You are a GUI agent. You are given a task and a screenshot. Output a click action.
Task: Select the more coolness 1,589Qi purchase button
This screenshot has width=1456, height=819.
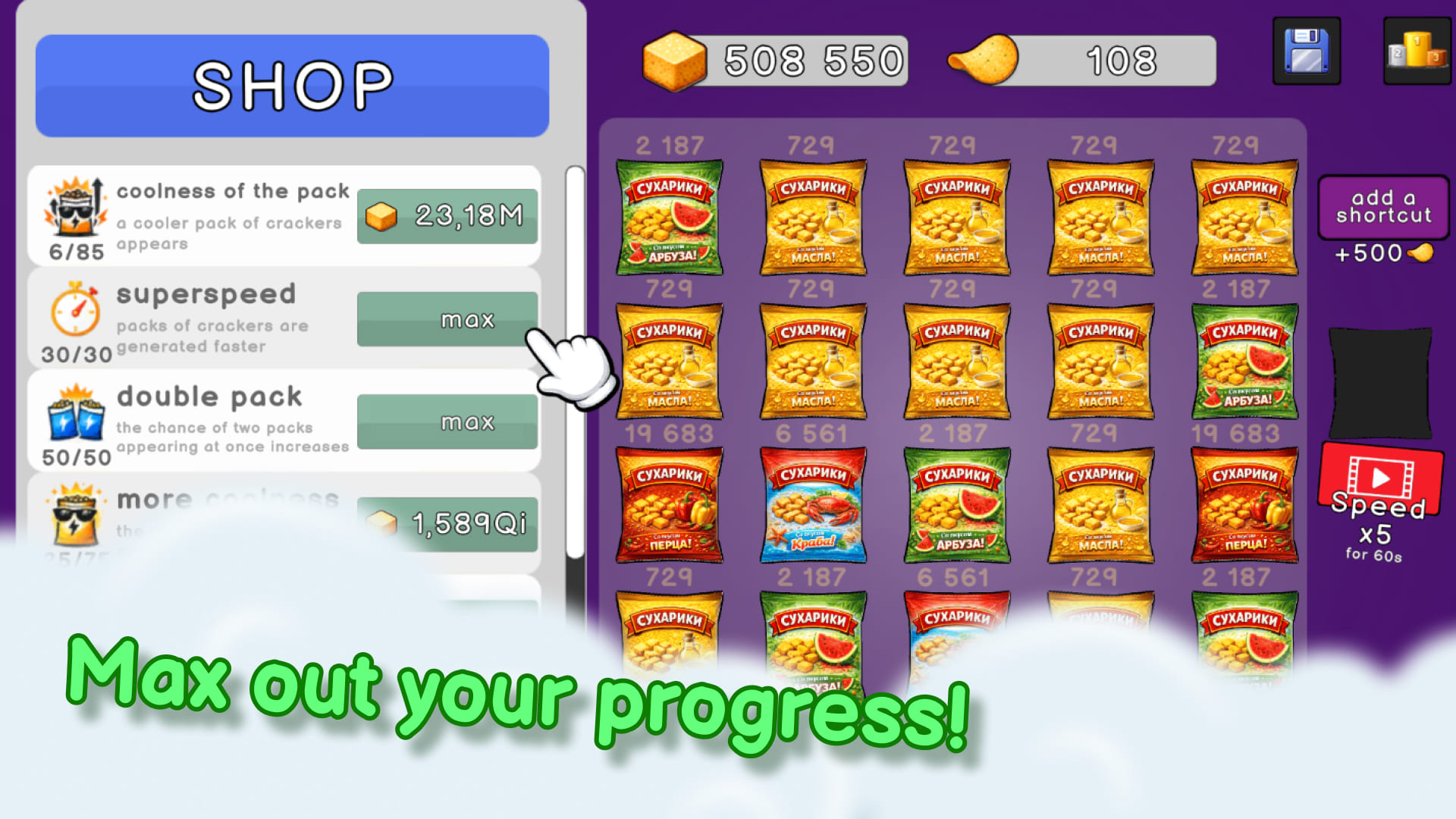click(447, 522)
